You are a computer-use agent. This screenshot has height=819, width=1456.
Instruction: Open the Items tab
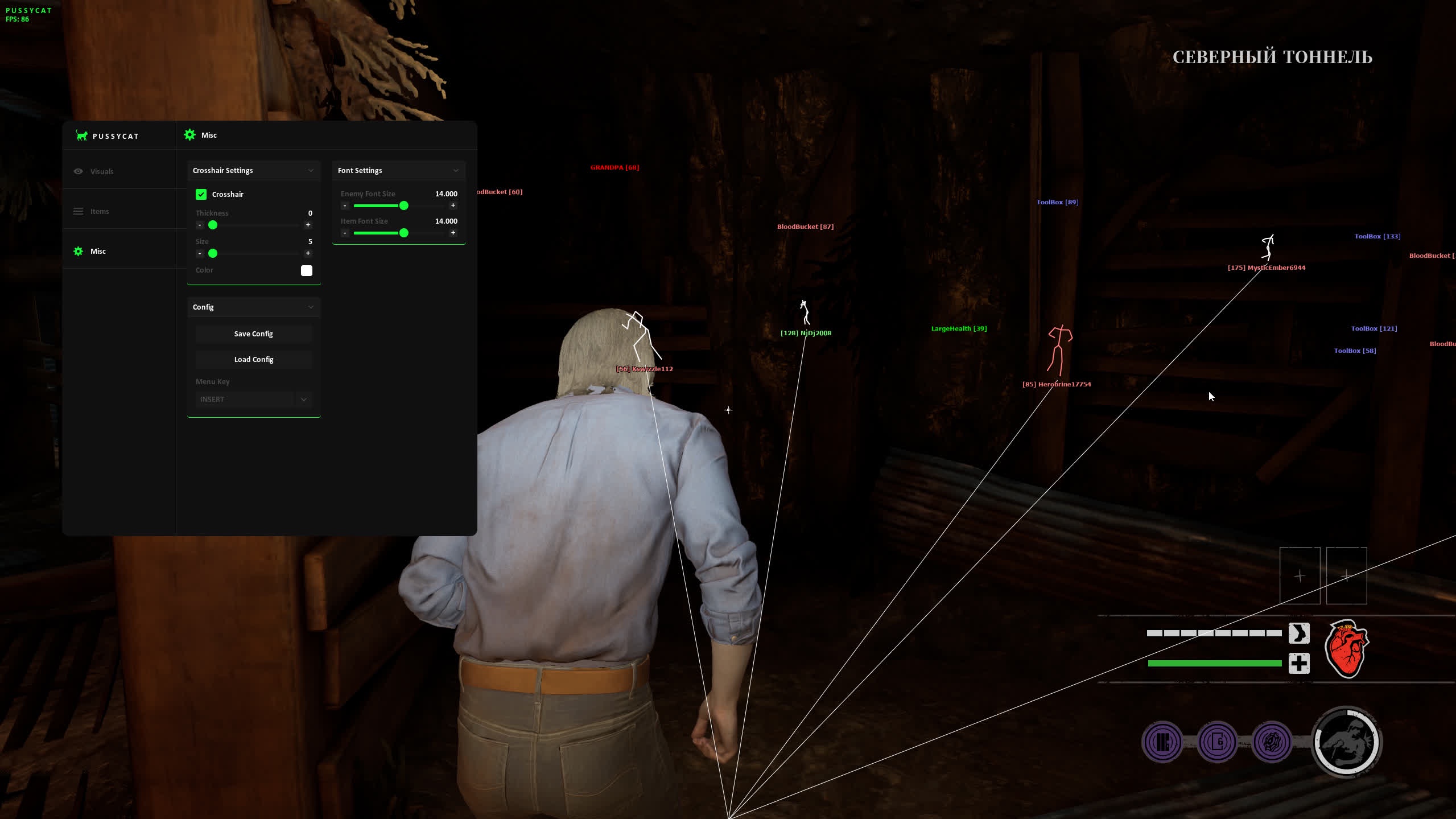tap(100, 211)
